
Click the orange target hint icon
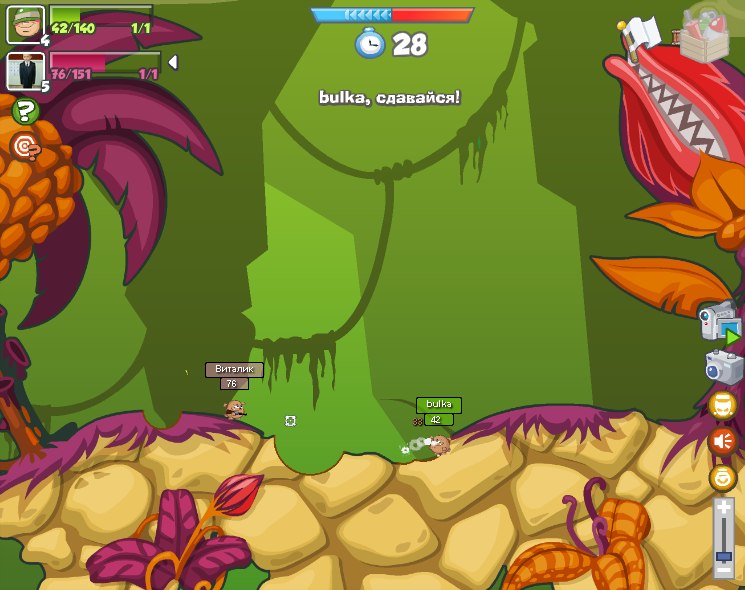(x=25, y=147)
